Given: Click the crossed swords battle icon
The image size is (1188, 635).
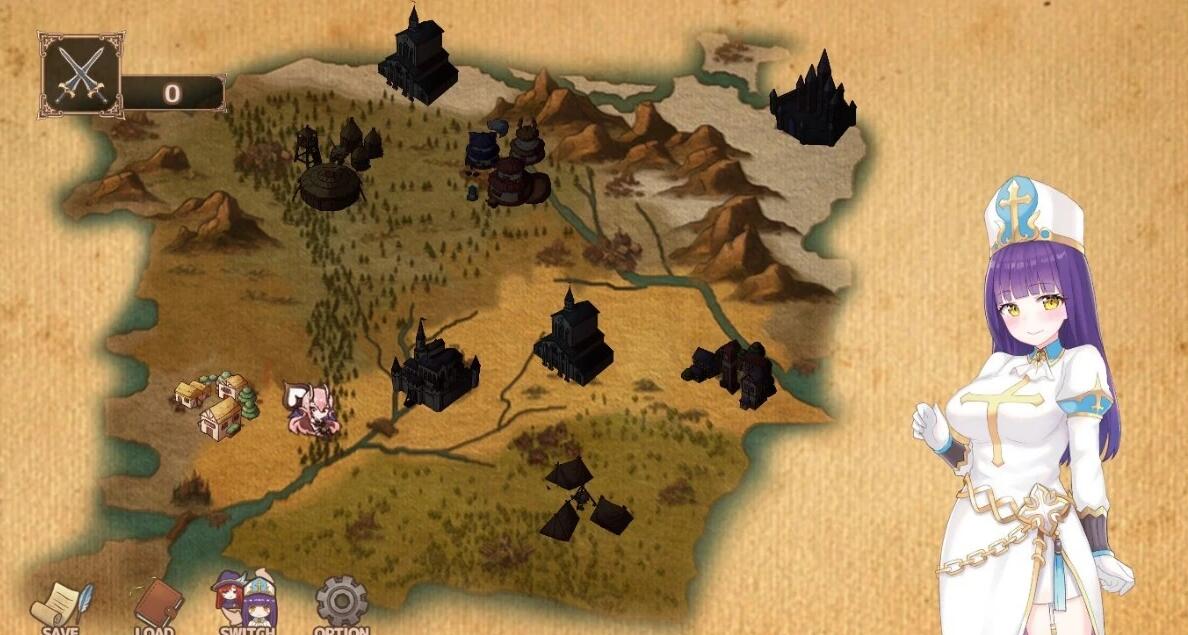Looking at the screenshot, I should coord(81,75).
